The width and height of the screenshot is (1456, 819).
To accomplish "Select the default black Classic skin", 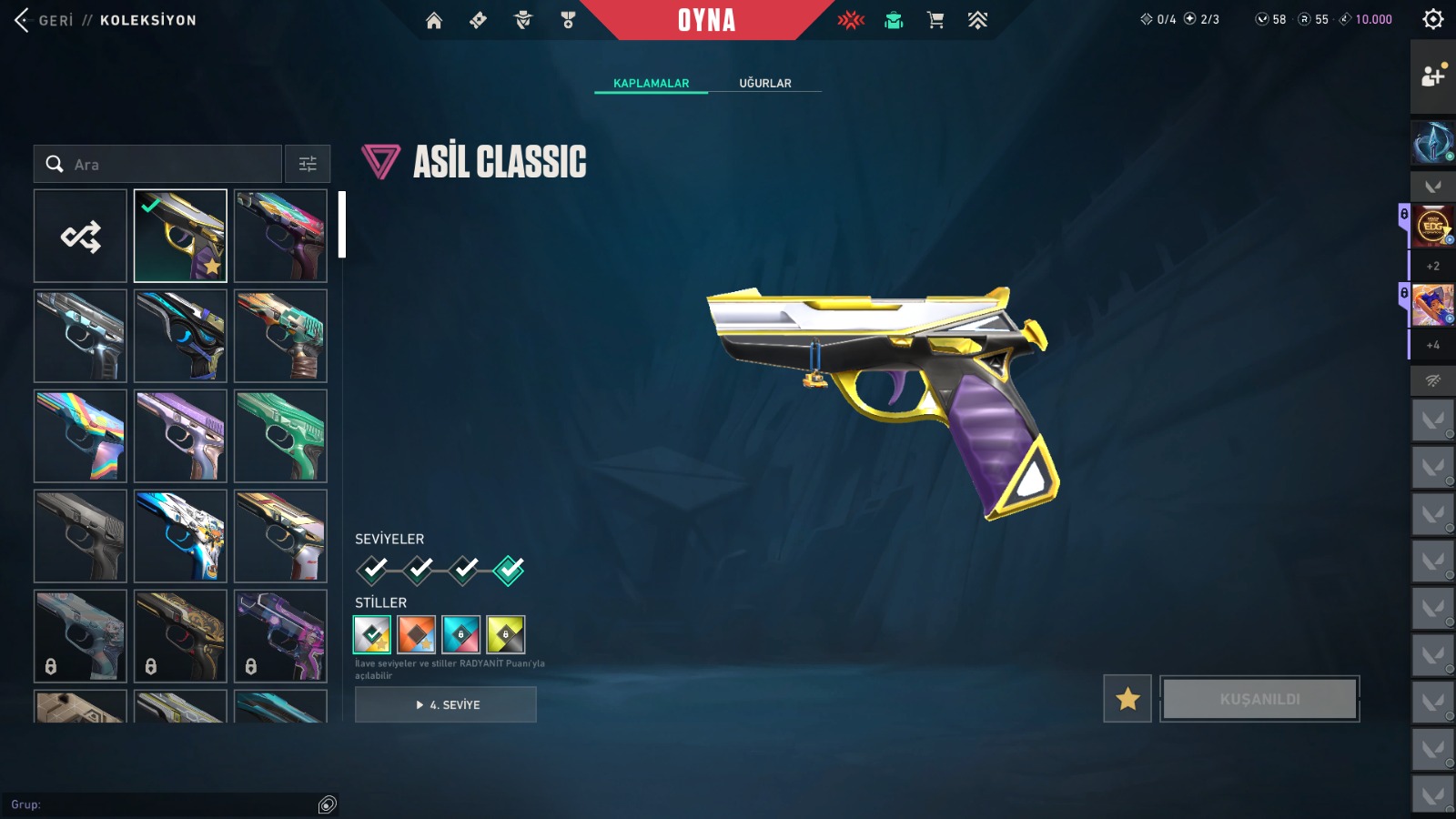I will pyautogui.click(x=81, y=536).
